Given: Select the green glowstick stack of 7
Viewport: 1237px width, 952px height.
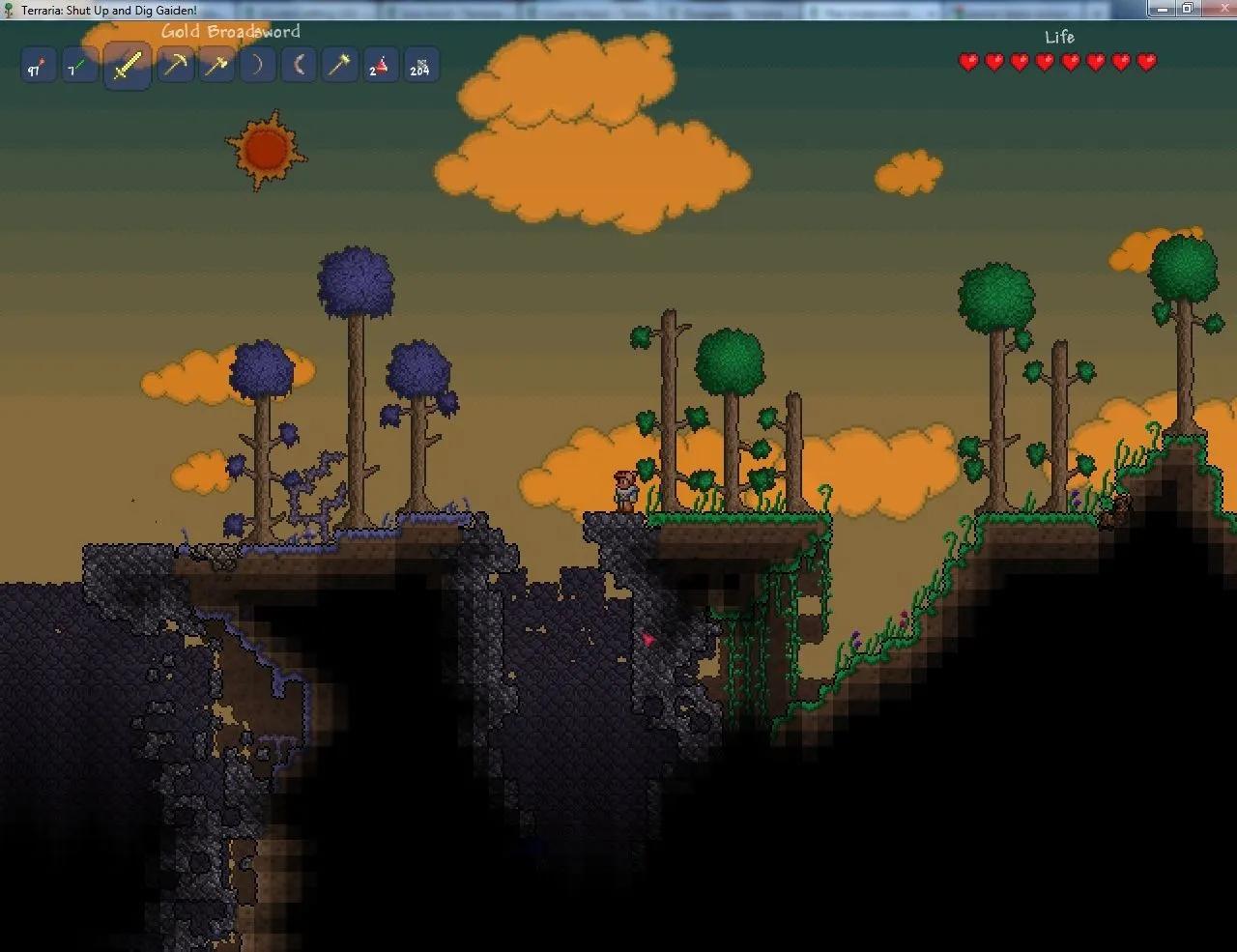Looking at the screenshot, I should pos(78,67).
